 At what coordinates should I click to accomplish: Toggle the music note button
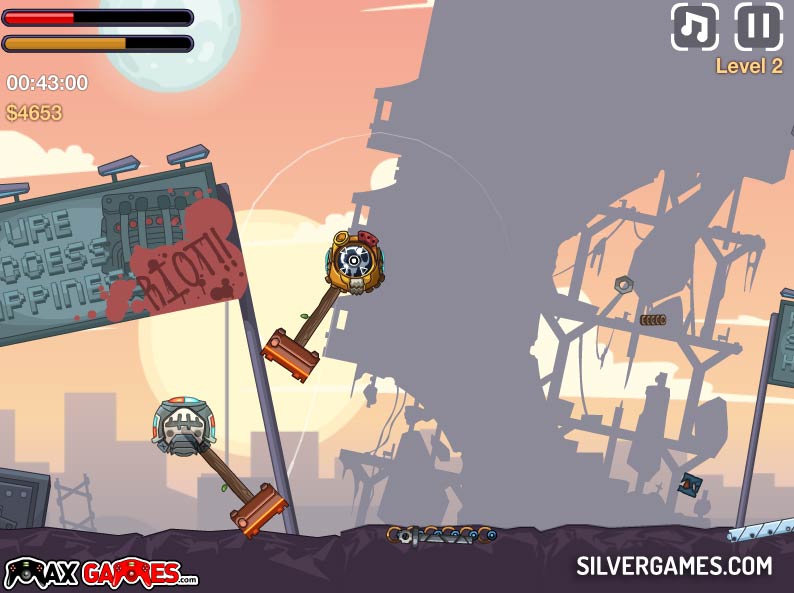694,27
